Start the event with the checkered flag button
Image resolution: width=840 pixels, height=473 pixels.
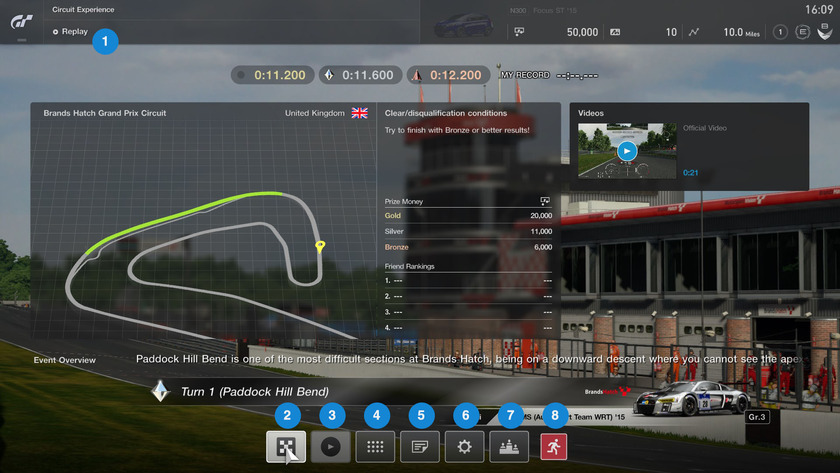pos(286,446)
